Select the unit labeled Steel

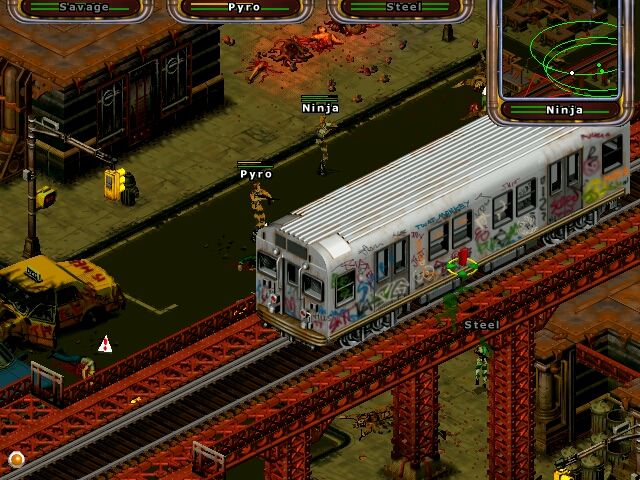point(482,358)
